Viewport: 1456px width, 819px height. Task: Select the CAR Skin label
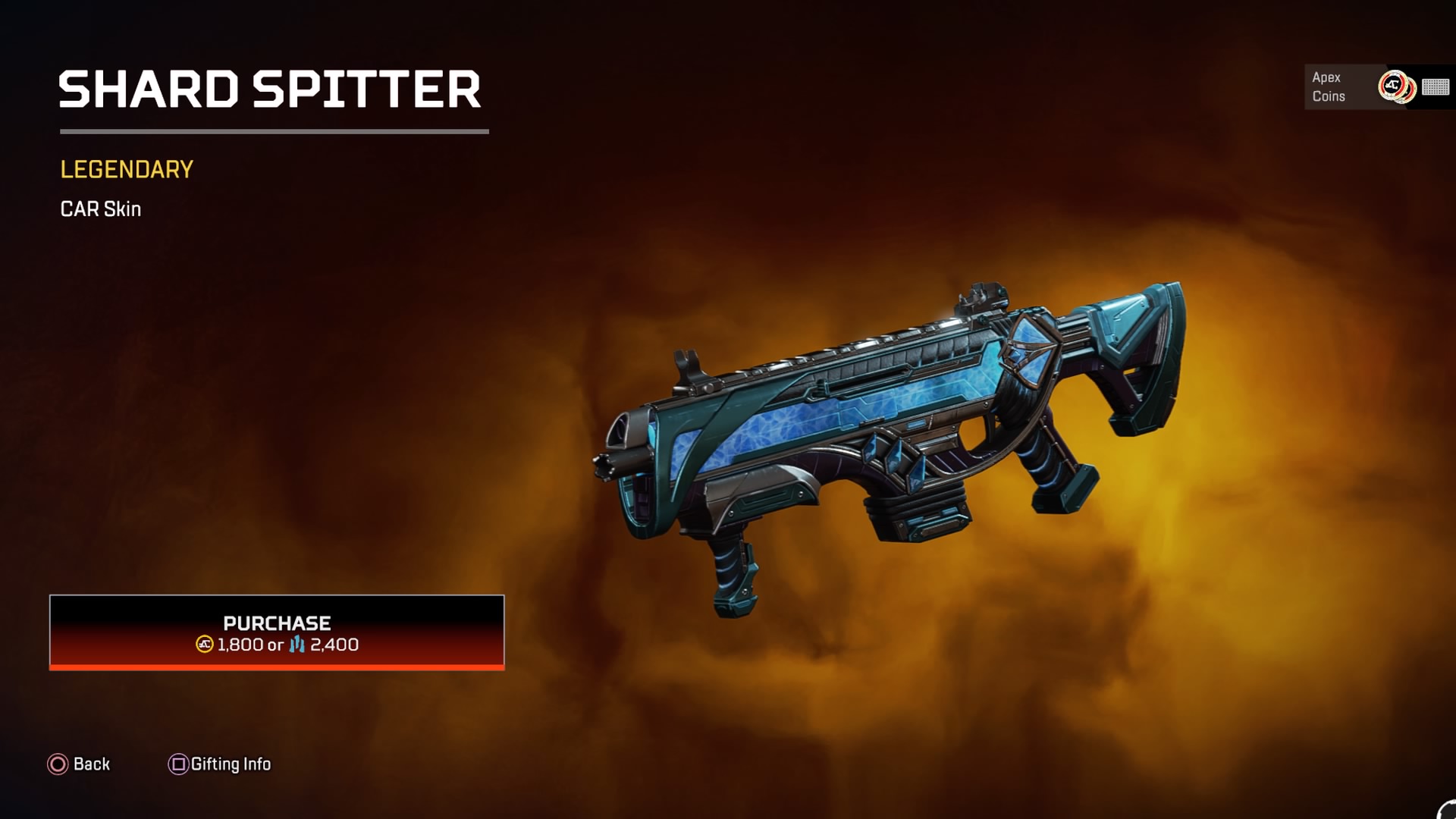(x=99, y=209)
